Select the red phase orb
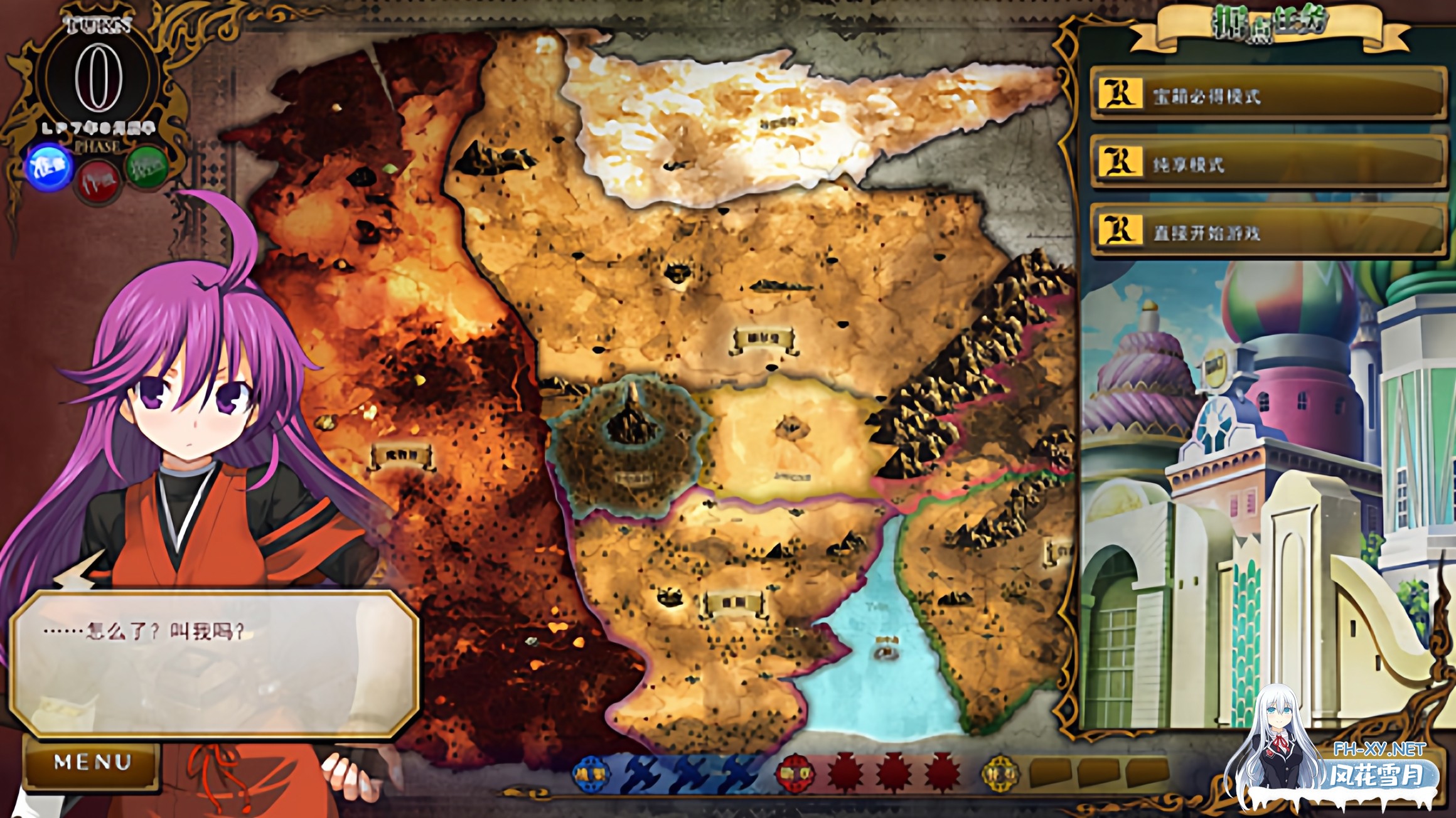Screen dimensions: 1456x818 click(99, 182)
